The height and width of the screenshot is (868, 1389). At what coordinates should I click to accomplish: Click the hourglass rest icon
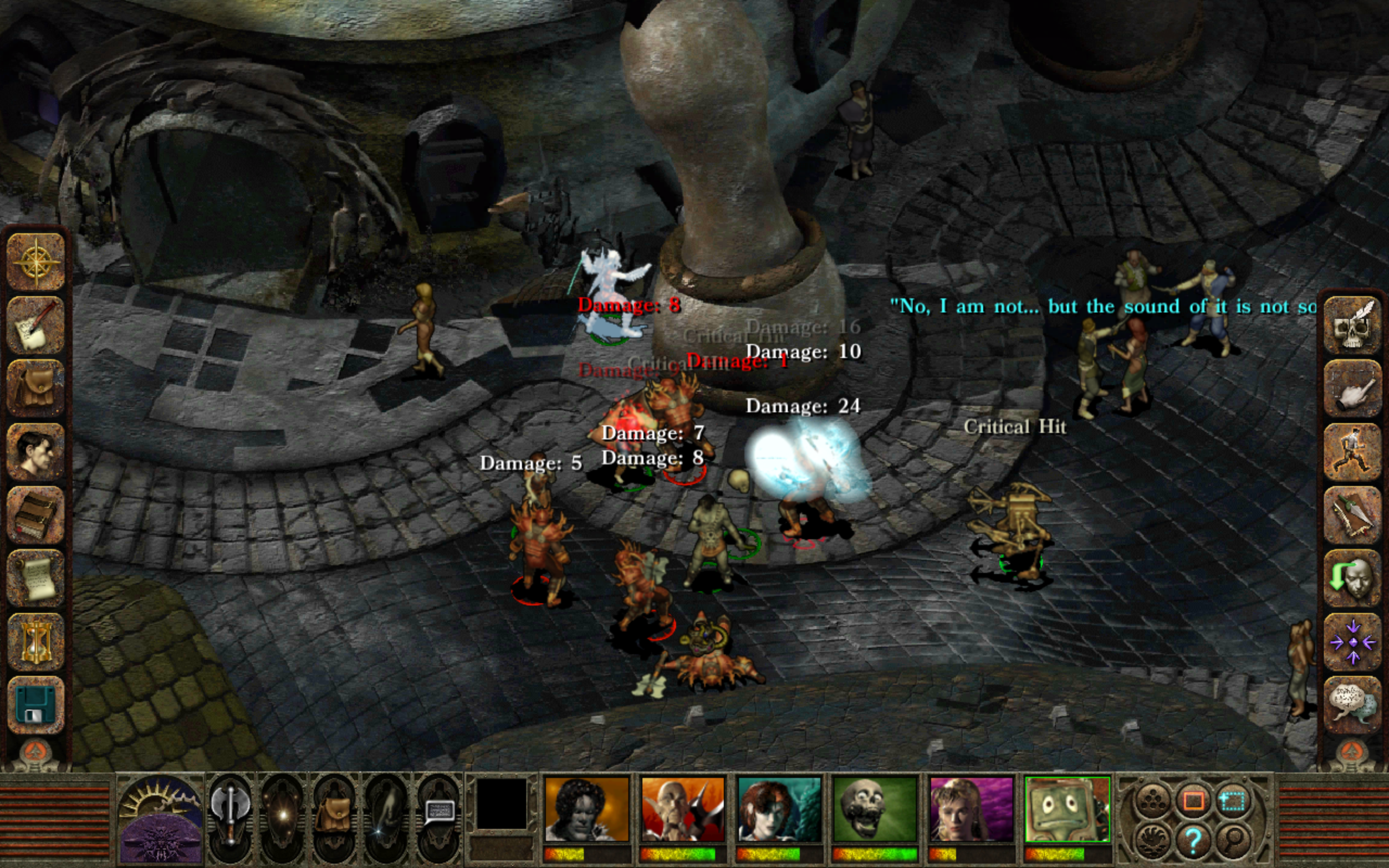tap(36, 641)
